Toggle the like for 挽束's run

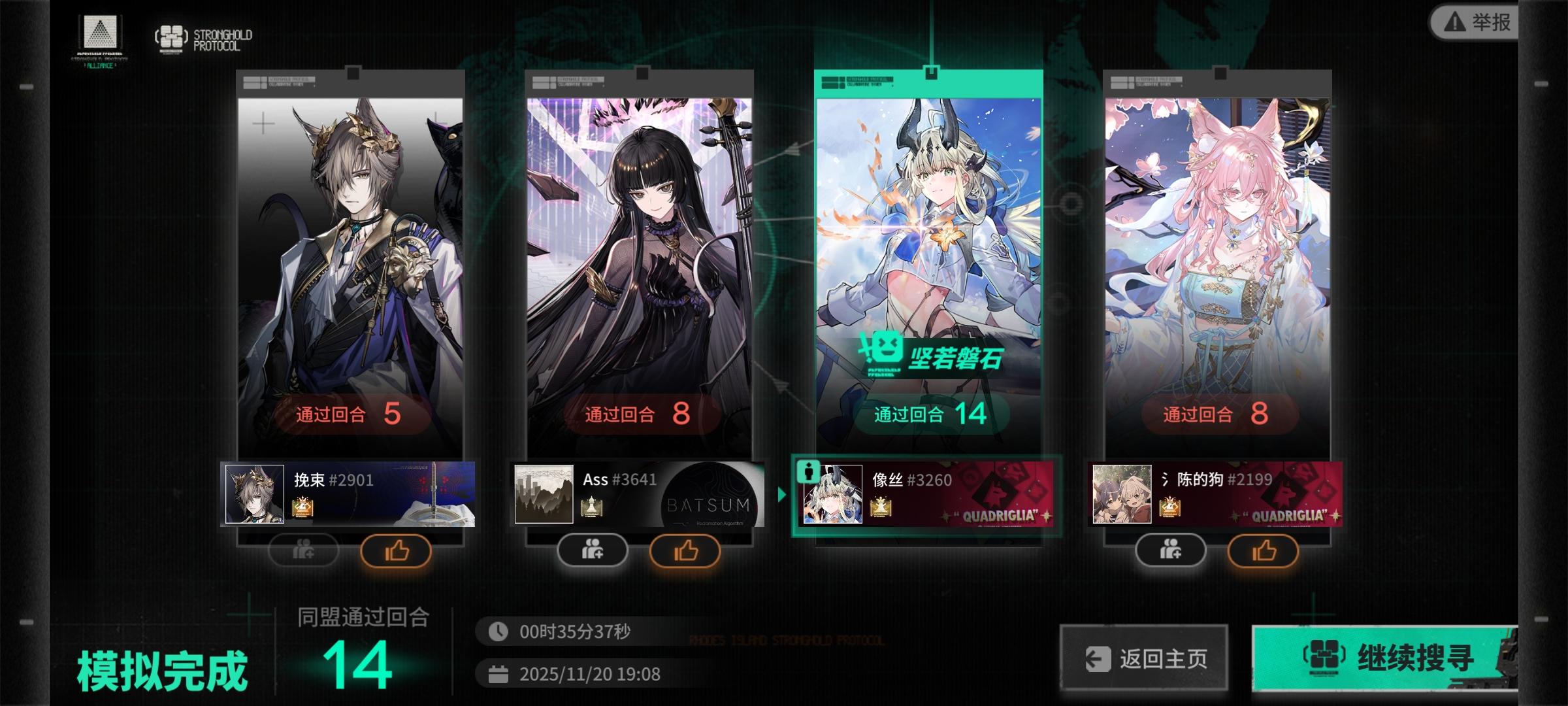pyautogui.click(x=398, y=550)
